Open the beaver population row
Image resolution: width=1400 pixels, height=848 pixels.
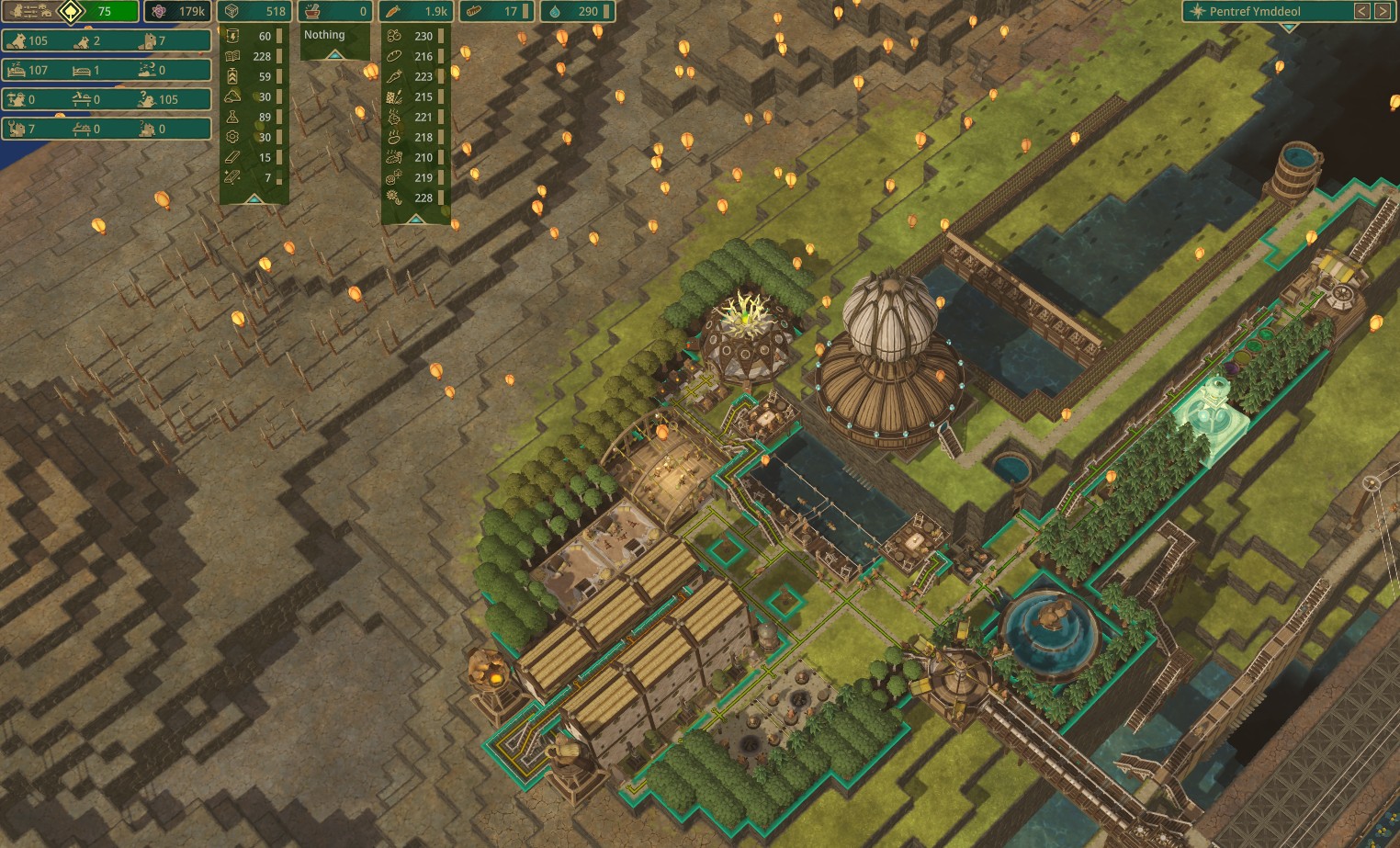click(x=106, y=40)
